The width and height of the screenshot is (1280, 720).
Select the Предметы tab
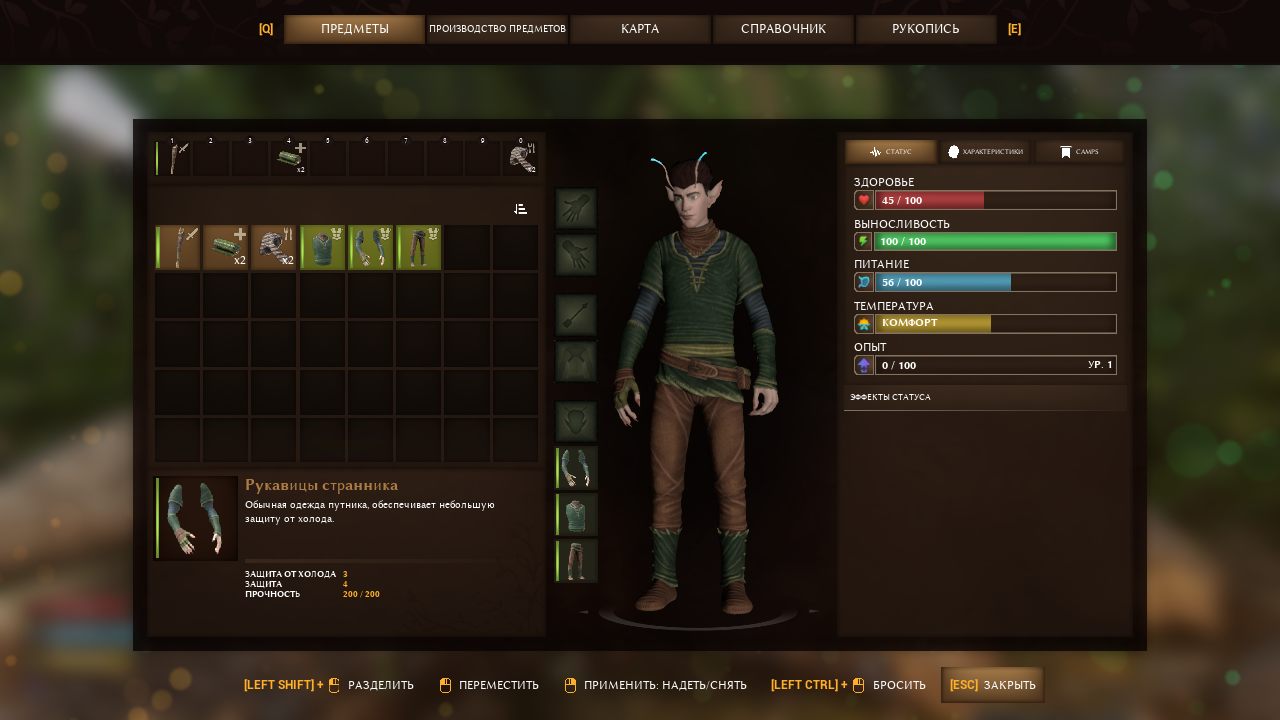click(x=355, y=29)
